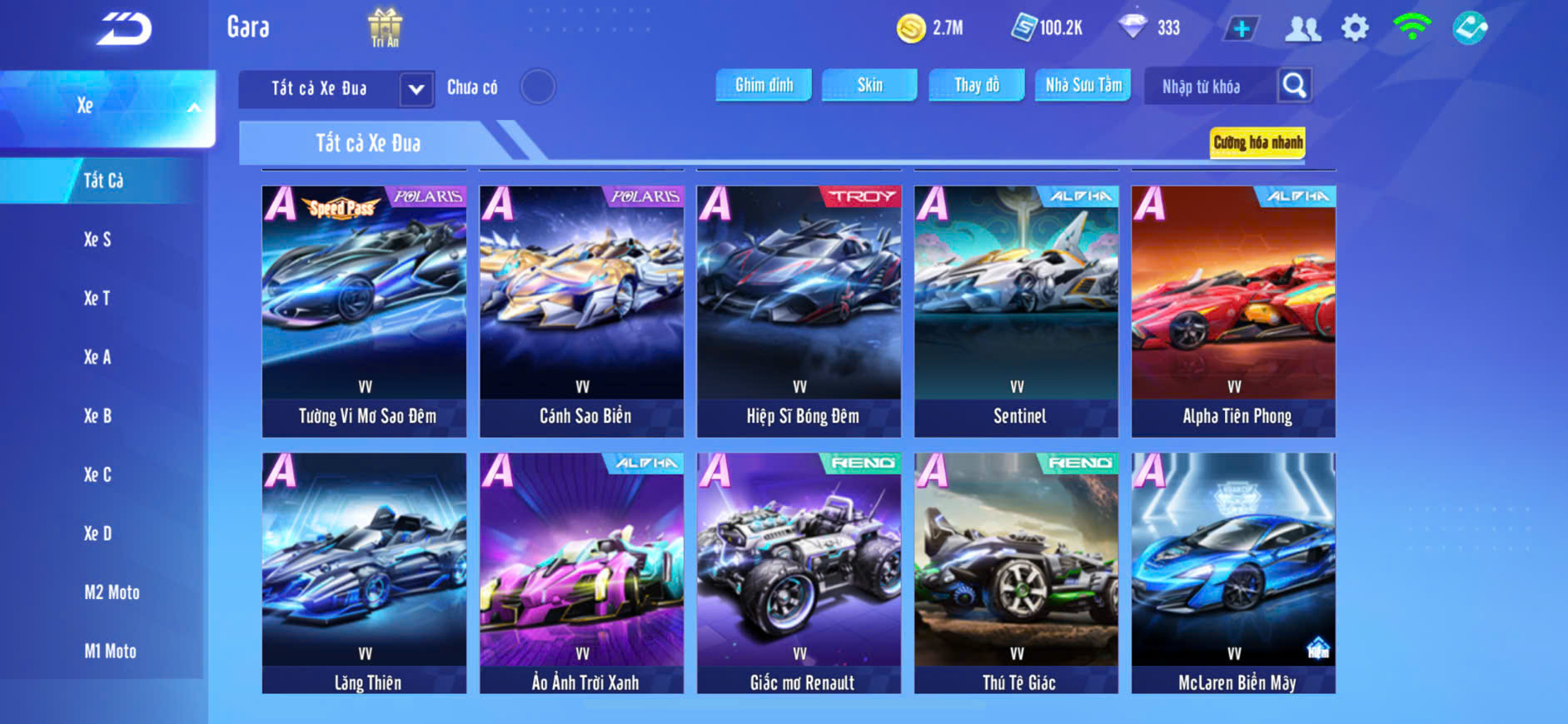Open the settings gear icon
Screen dimensions: 1568x724
pos(1355,28)
